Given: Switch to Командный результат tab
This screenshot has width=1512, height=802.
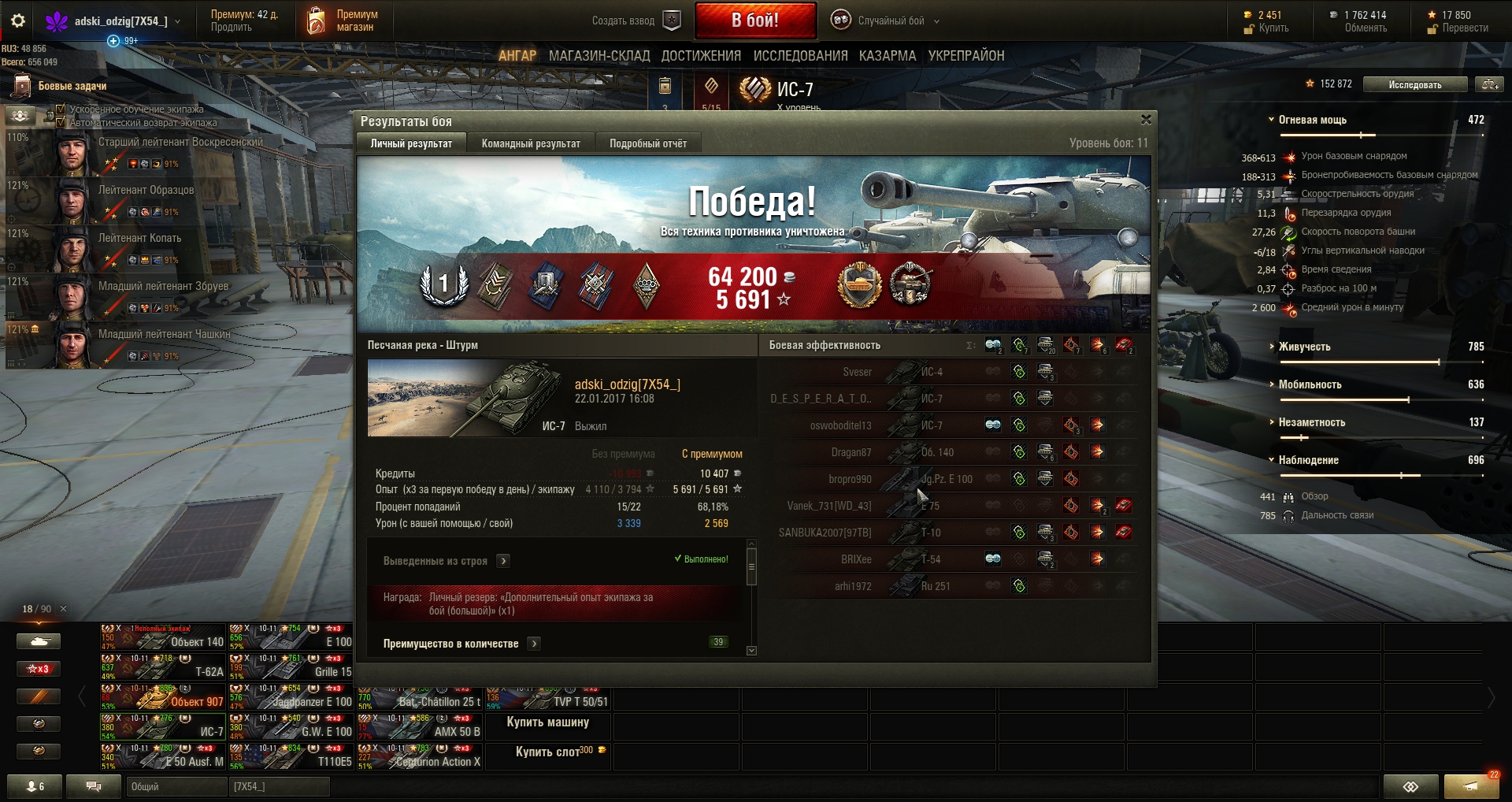Looking at the screenshot, I should [x=531, y=143].
